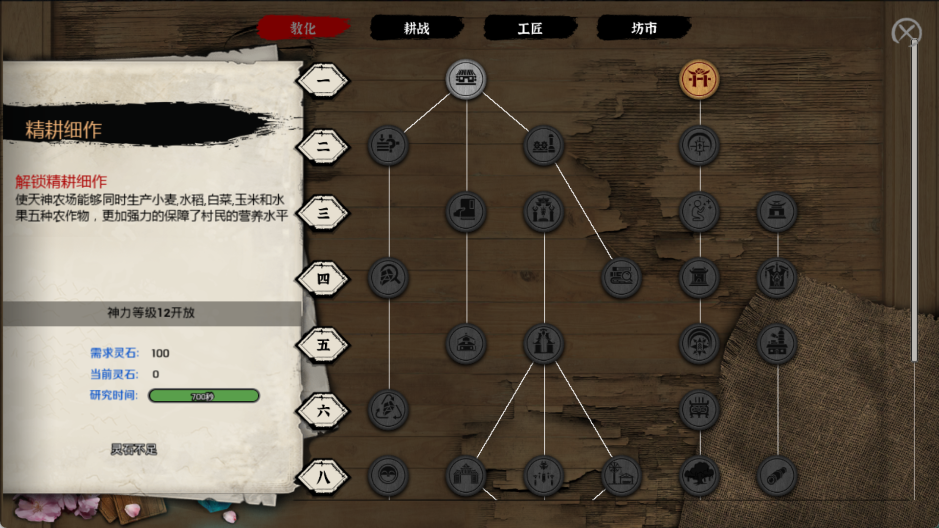Select the conveyor belt with magnifier node
Viewport: 939px width, 528px height.
[621, 277]
